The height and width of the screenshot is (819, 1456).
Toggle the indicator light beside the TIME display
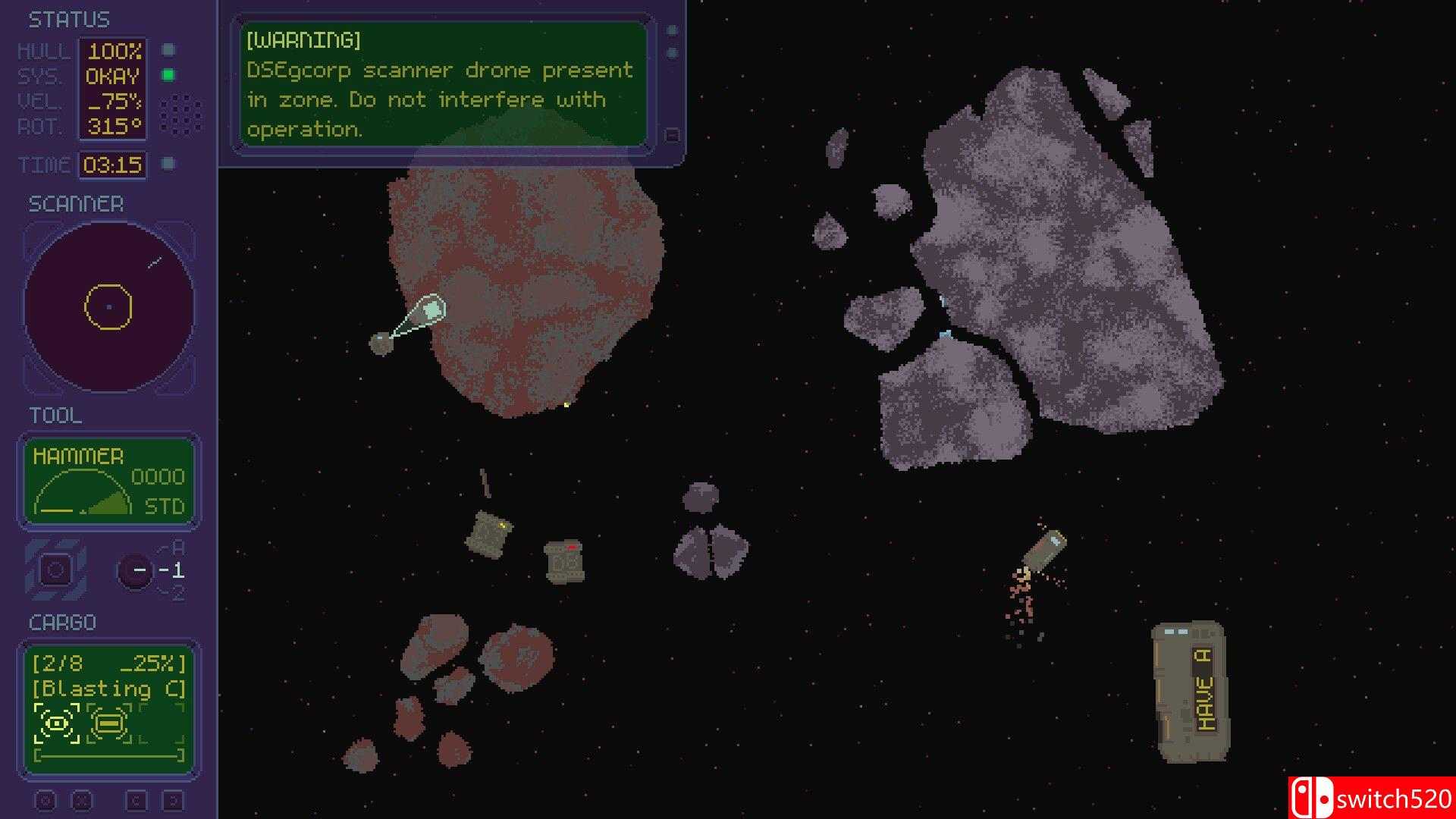coord(168,162)
